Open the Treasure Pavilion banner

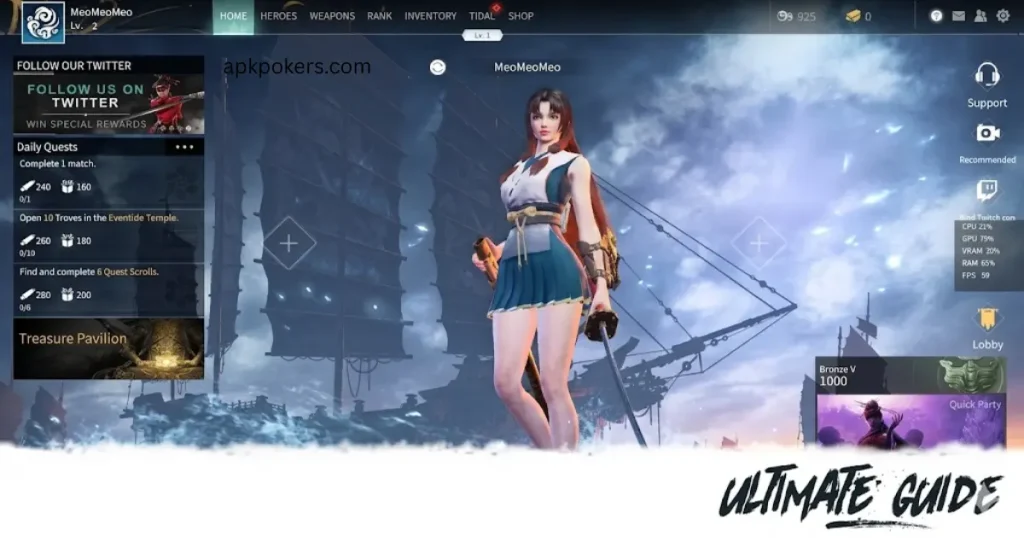point(109,347)
